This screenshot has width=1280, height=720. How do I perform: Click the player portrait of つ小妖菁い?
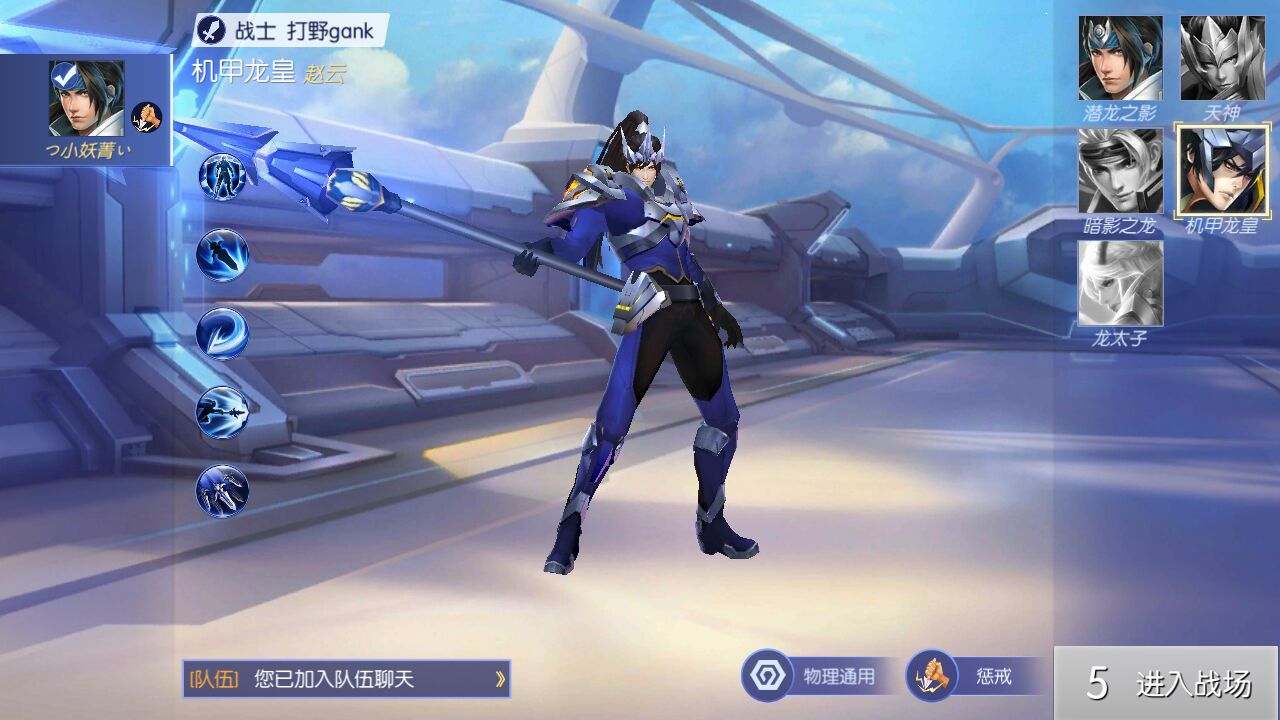[x=86, y=98]
